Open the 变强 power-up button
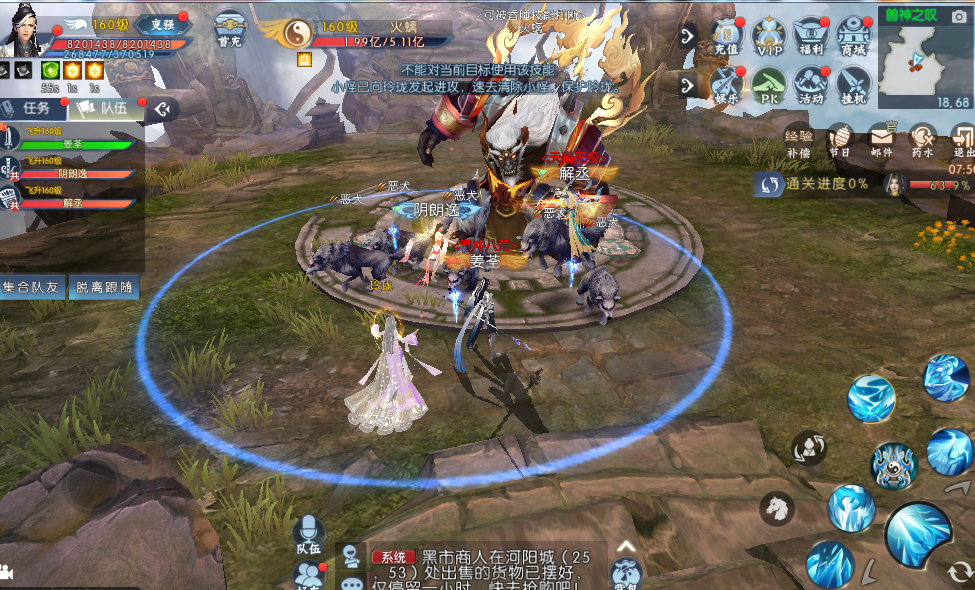Image resolution: width=975 pixels, height=590 pixels. point(156,24)
